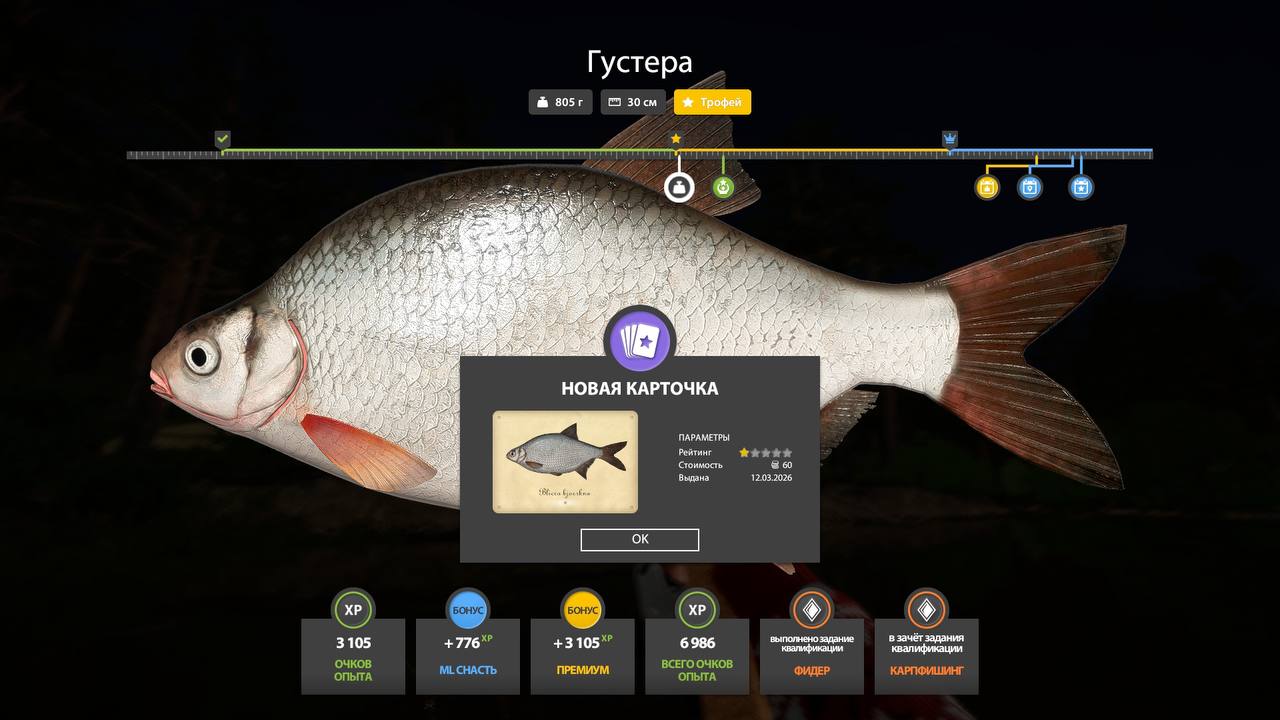1280x720 pixels.
Task: Select the green circular record marker
Action: pyautogui.click(x=723, y=187)
